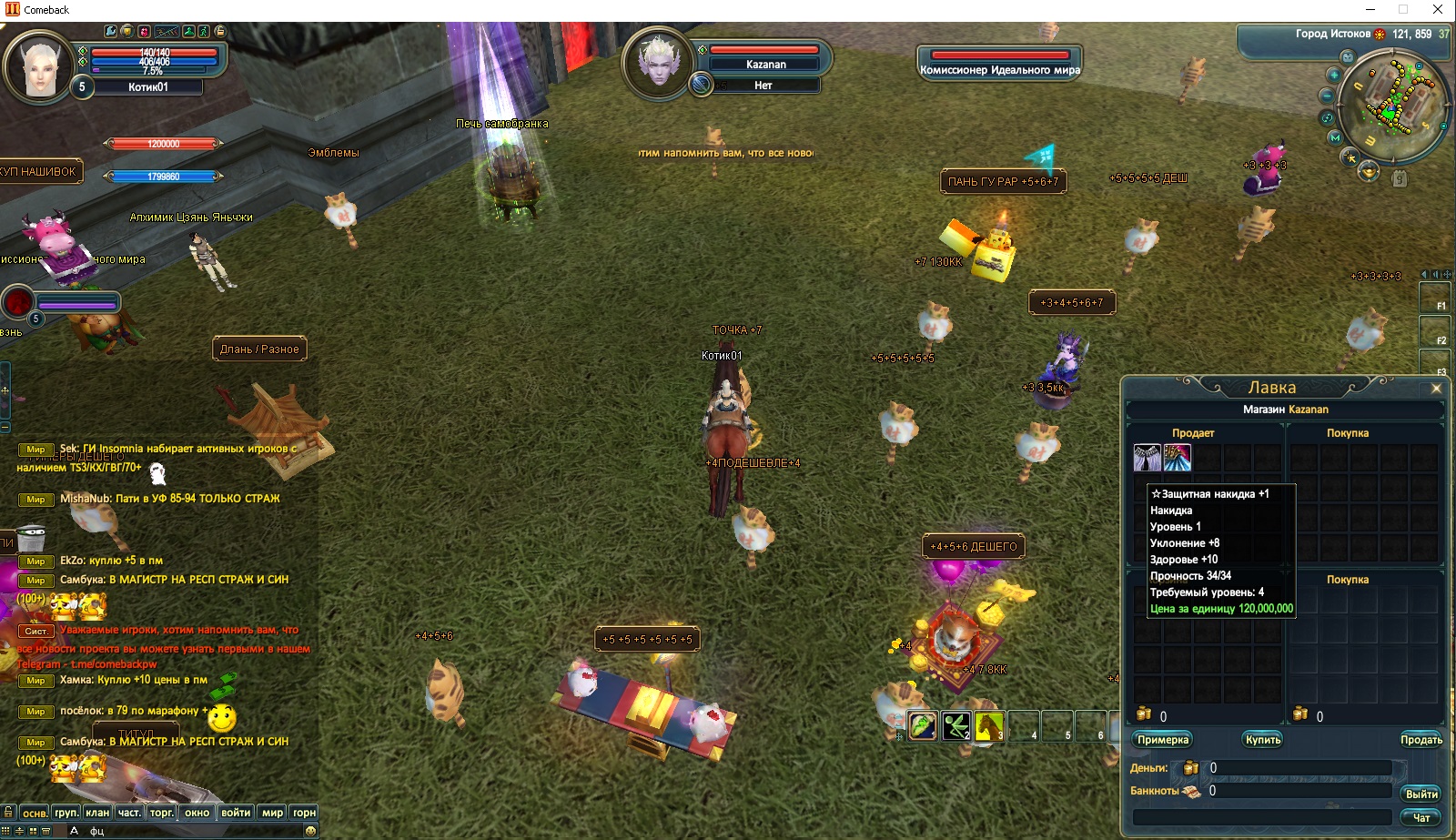Switch to the клан chat tab
This screenshot has width=1456, height=840.
(x=97, y=813)
